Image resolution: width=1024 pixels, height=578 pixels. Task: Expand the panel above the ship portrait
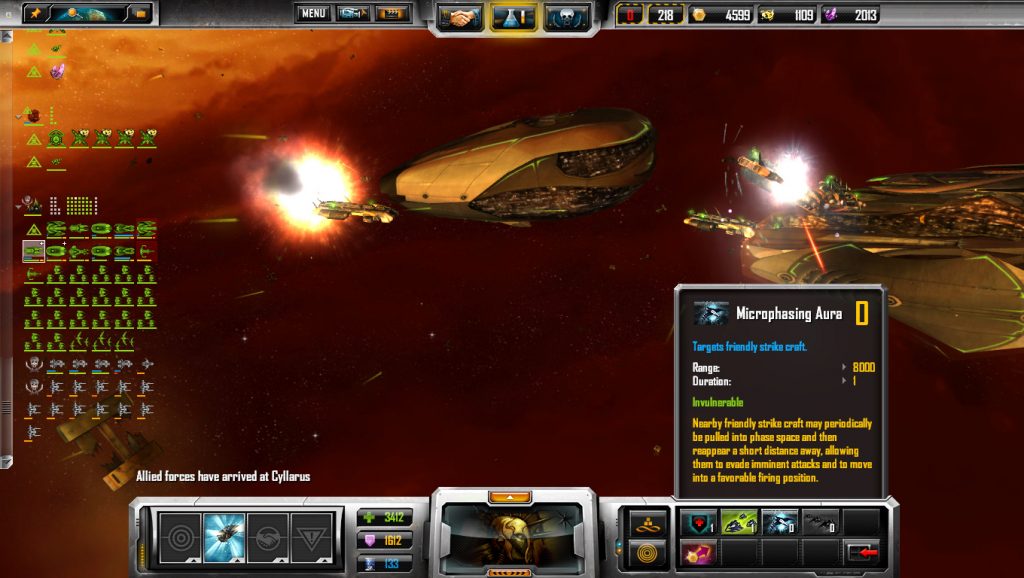click(x=510, y=496)
